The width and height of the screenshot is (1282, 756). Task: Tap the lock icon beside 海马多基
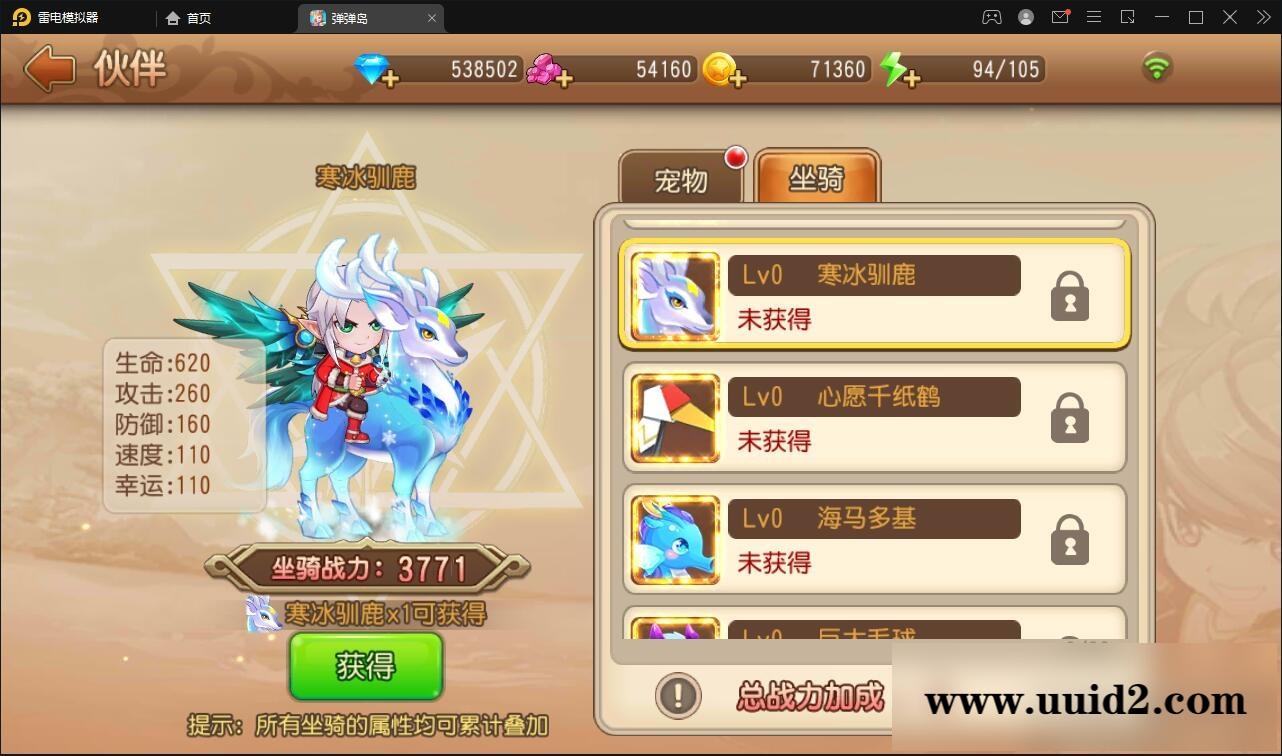tap(1069, 539)
